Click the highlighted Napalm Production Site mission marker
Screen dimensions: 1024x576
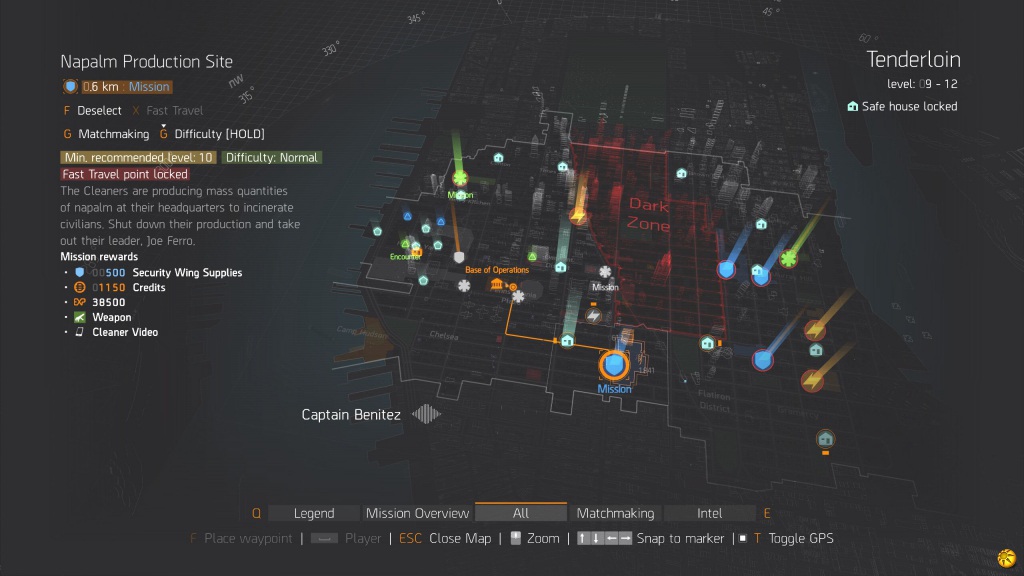[x=614, y=365]
